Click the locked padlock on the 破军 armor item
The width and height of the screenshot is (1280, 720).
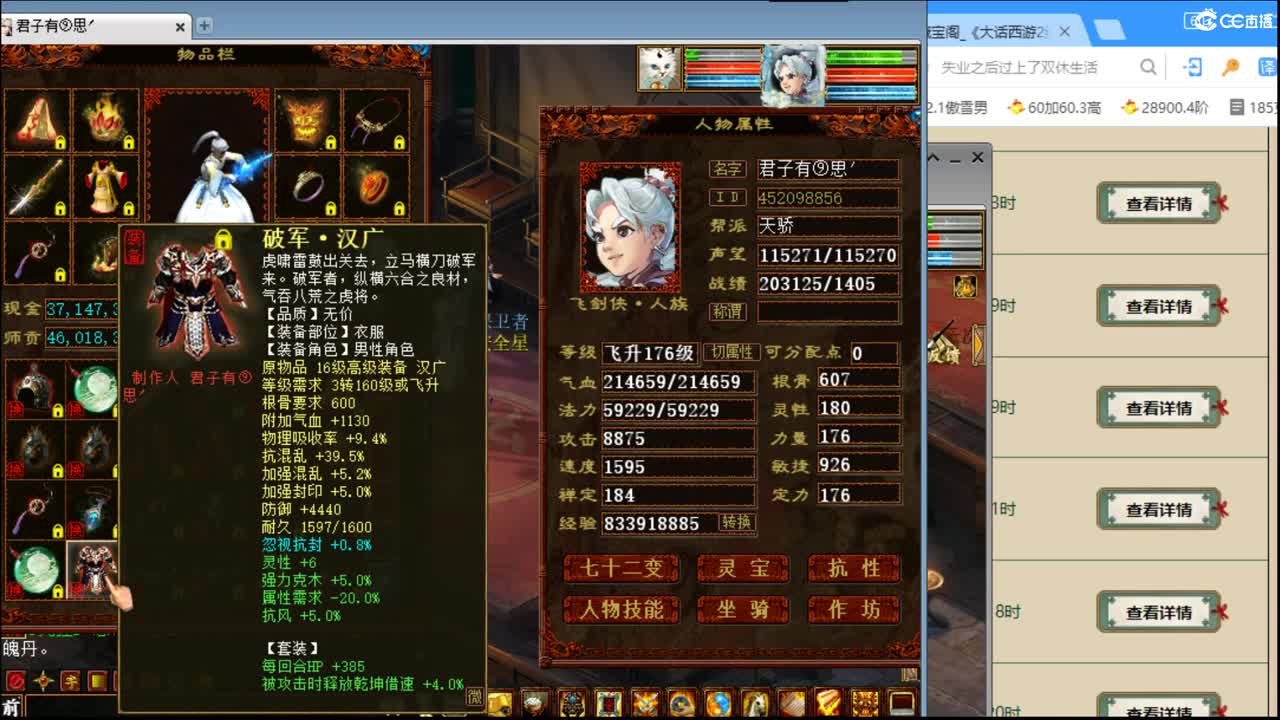(223, 238)
